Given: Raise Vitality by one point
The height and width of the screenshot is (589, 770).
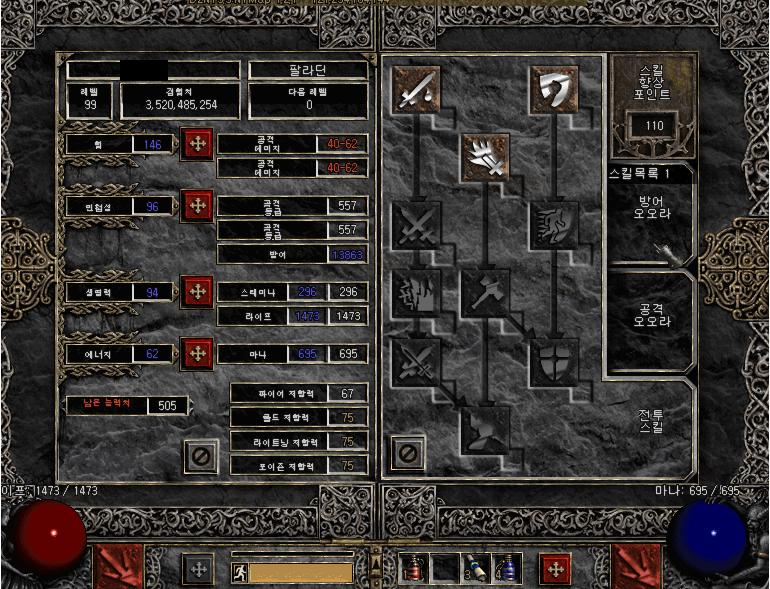Looking at the screenshot, I should click(x=196, y=292).
